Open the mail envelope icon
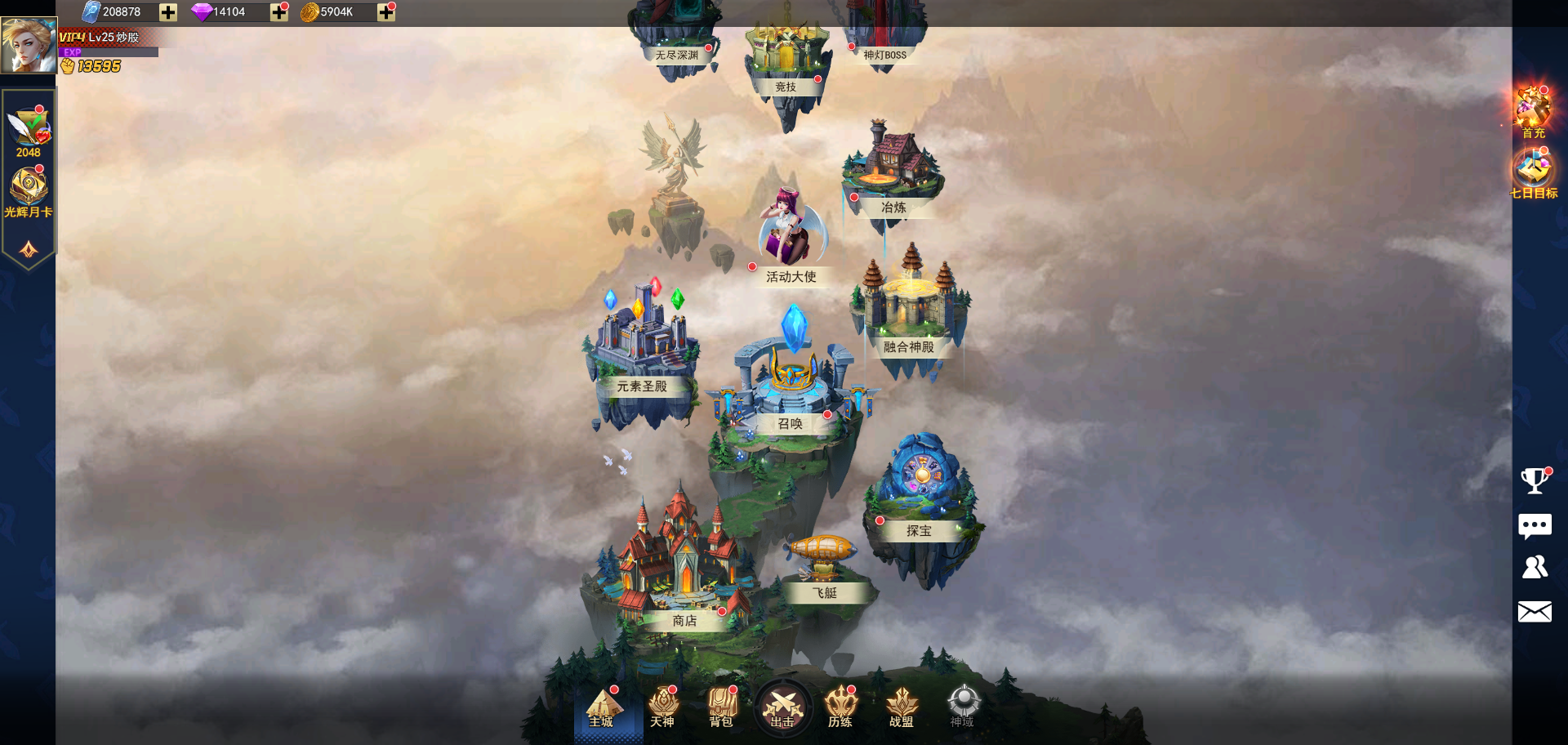The image size is (1568, 745). click(x=1535, y=612)
